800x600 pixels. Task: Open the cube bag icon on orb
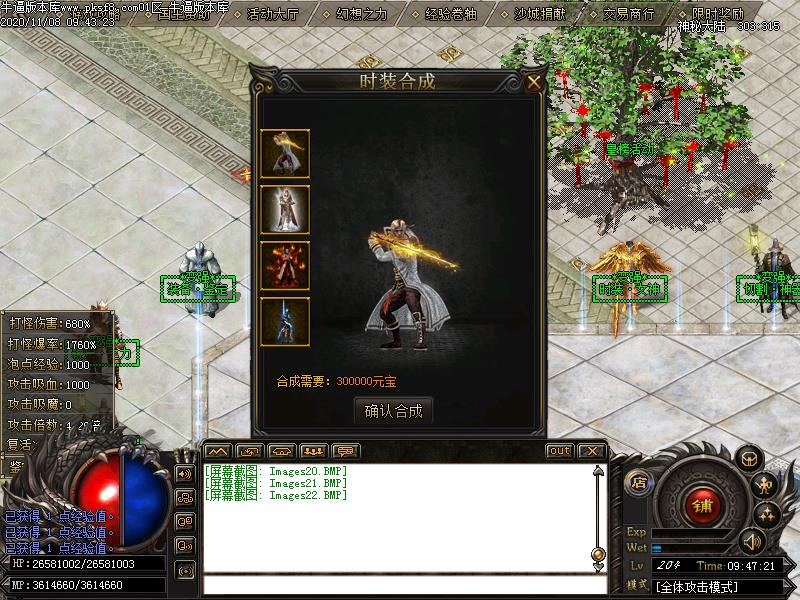[747, 458]
